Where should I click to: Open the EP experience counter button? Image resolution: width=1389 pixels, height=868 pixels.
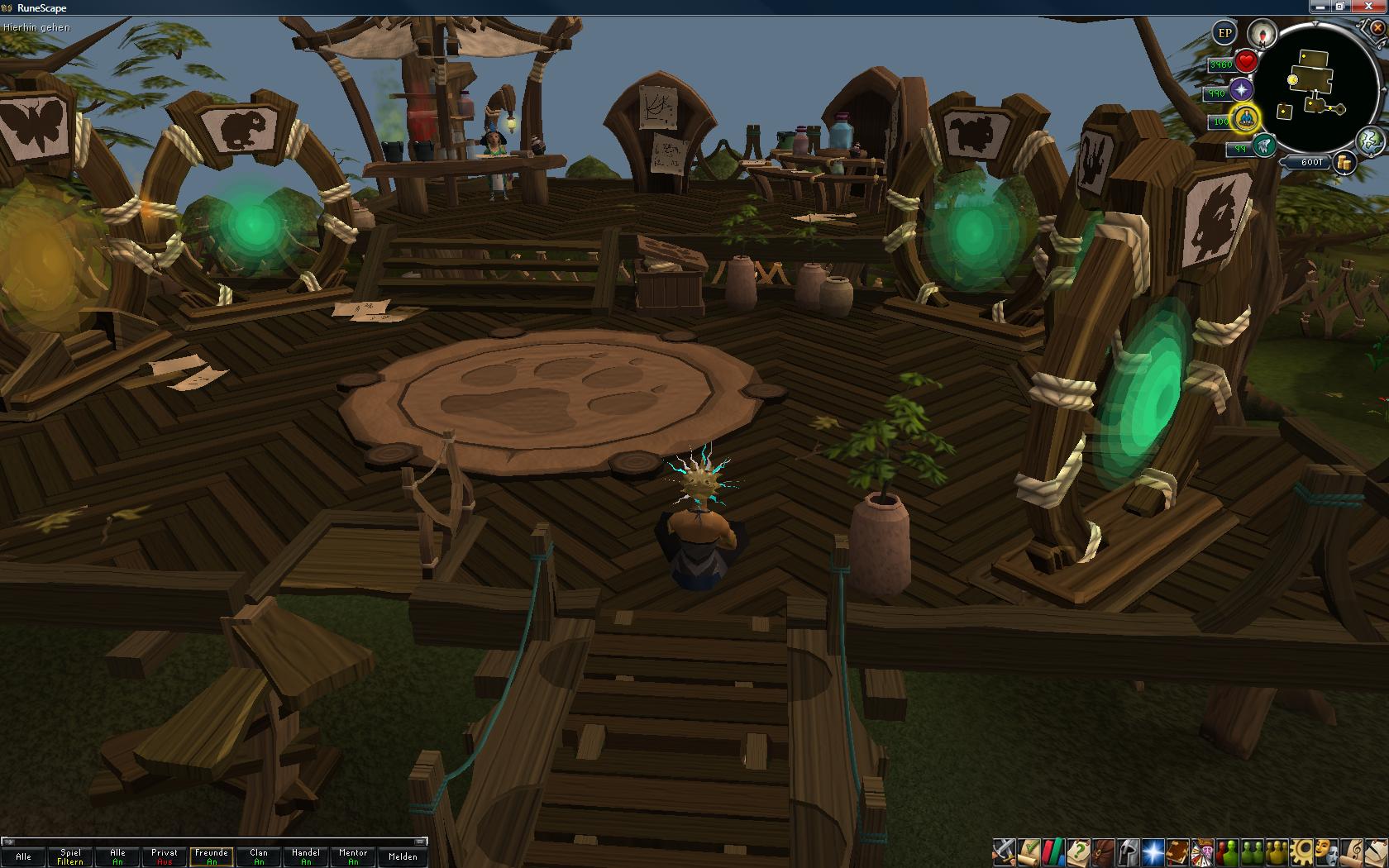coord(1224,33)
